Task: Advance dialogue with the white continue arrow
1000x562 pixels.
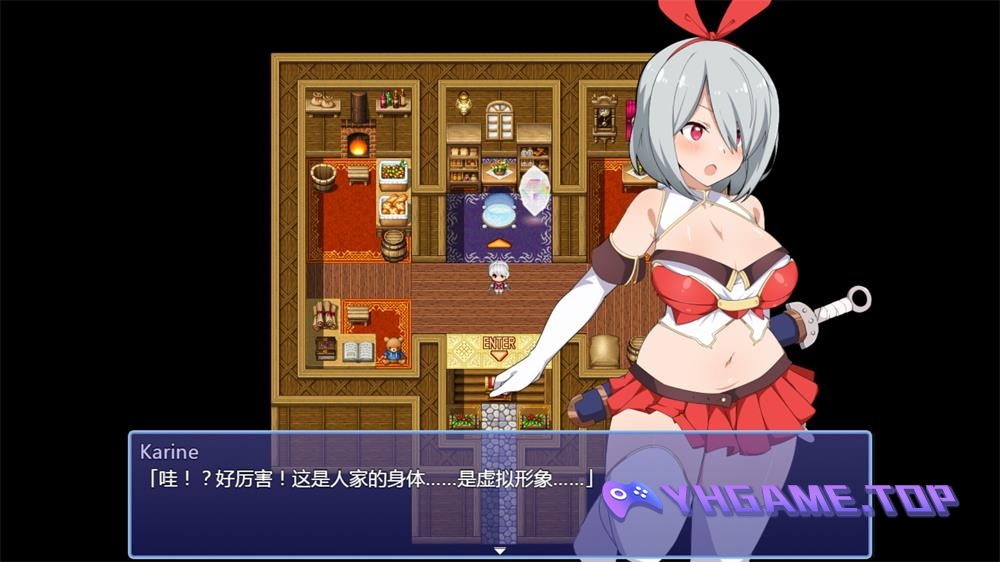Action: coord(499,550)
